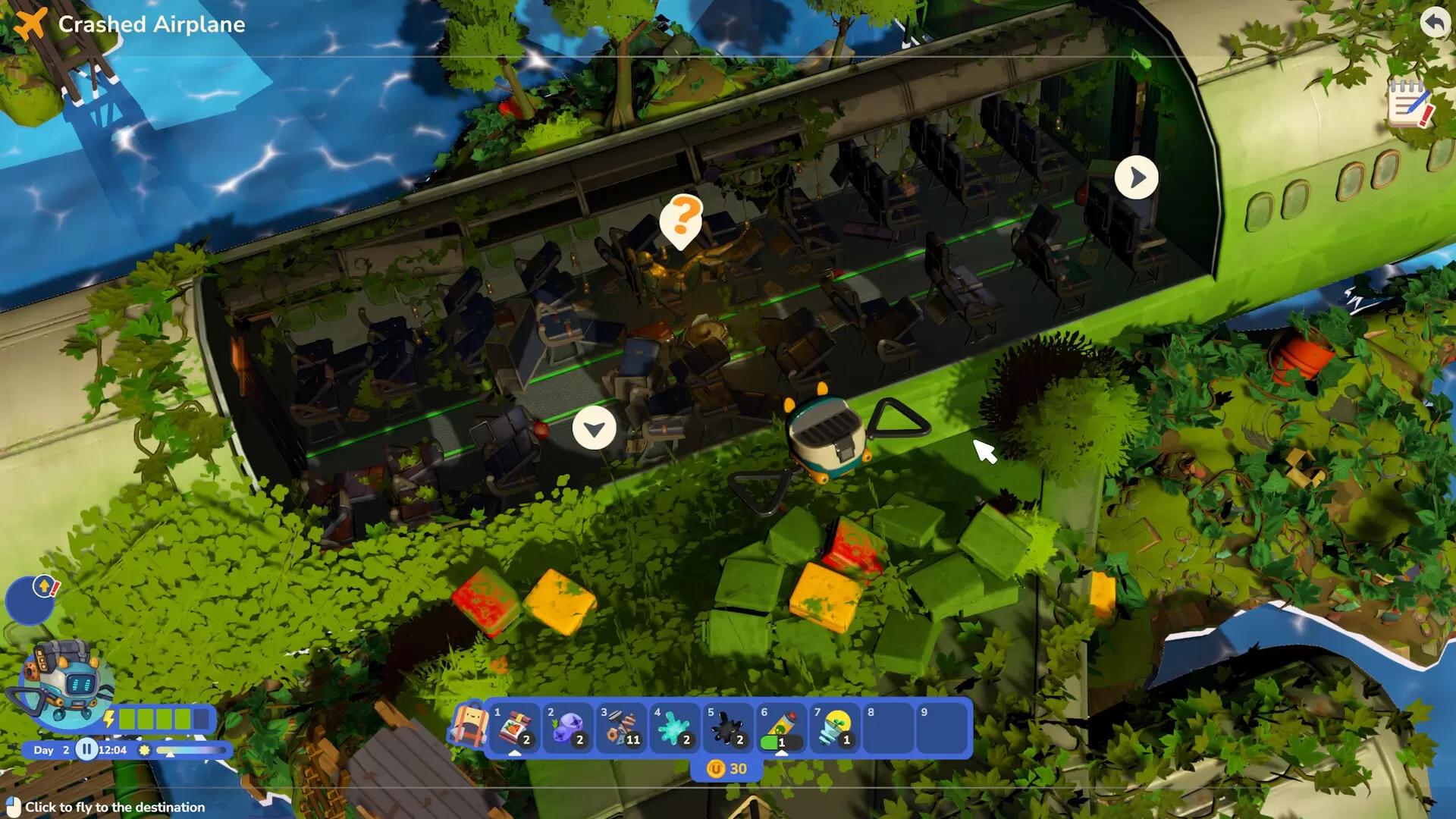Image resolution: width=1456 pixels, height=819 pixels.
Task: Click the back arrow button
Action: [x=1434, y=22]
